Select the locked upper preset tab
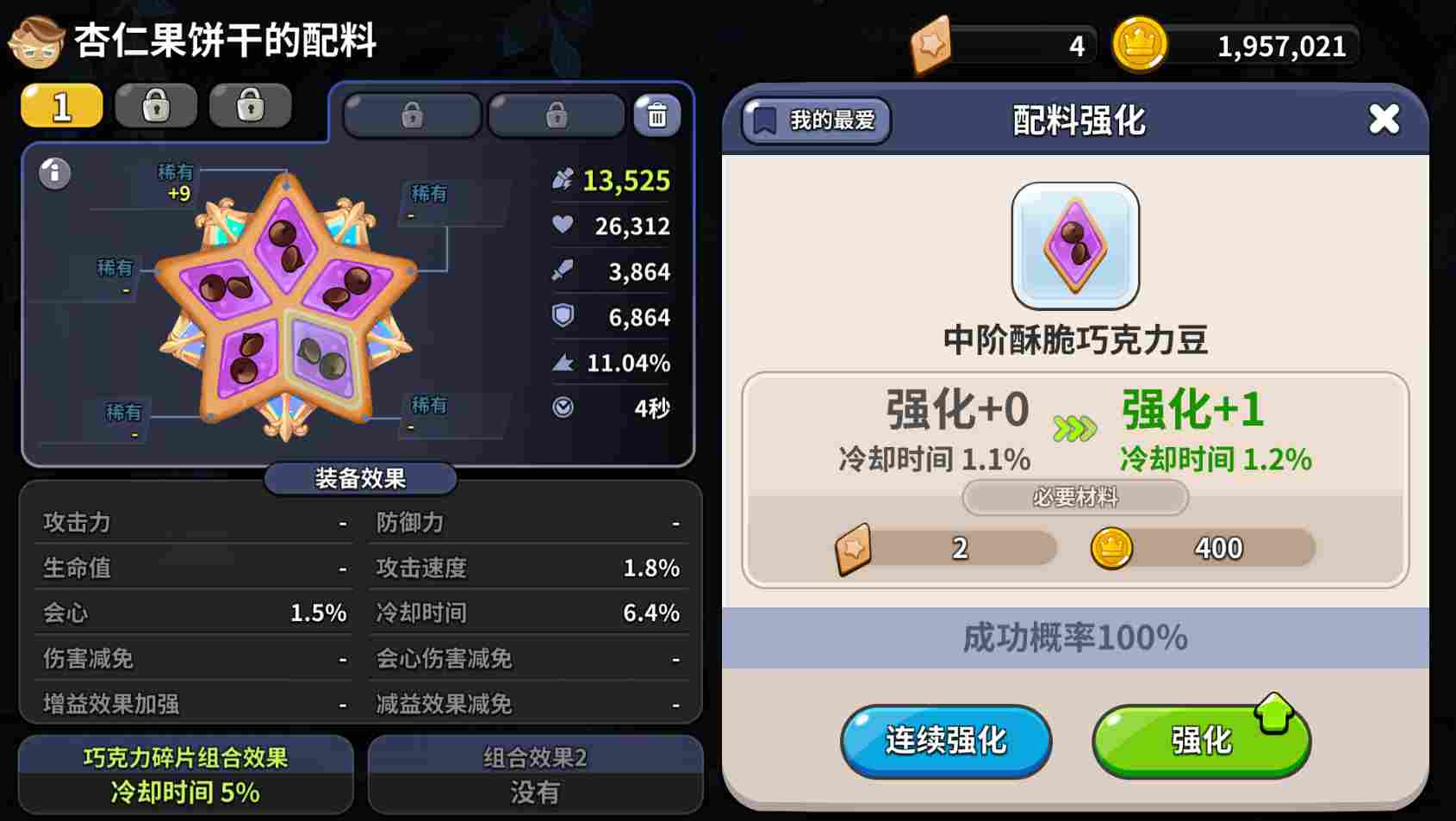The height and width of the screenshot is (821, 1456). coord(412,113)
